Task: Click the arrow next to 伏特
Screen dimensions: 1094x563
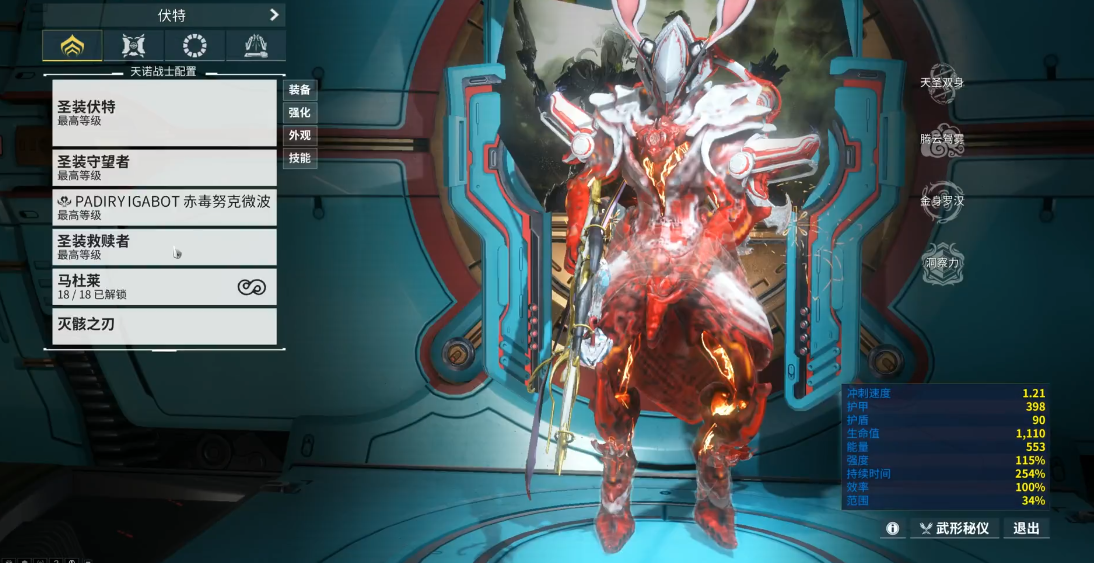Action: (x=274, y=15)
